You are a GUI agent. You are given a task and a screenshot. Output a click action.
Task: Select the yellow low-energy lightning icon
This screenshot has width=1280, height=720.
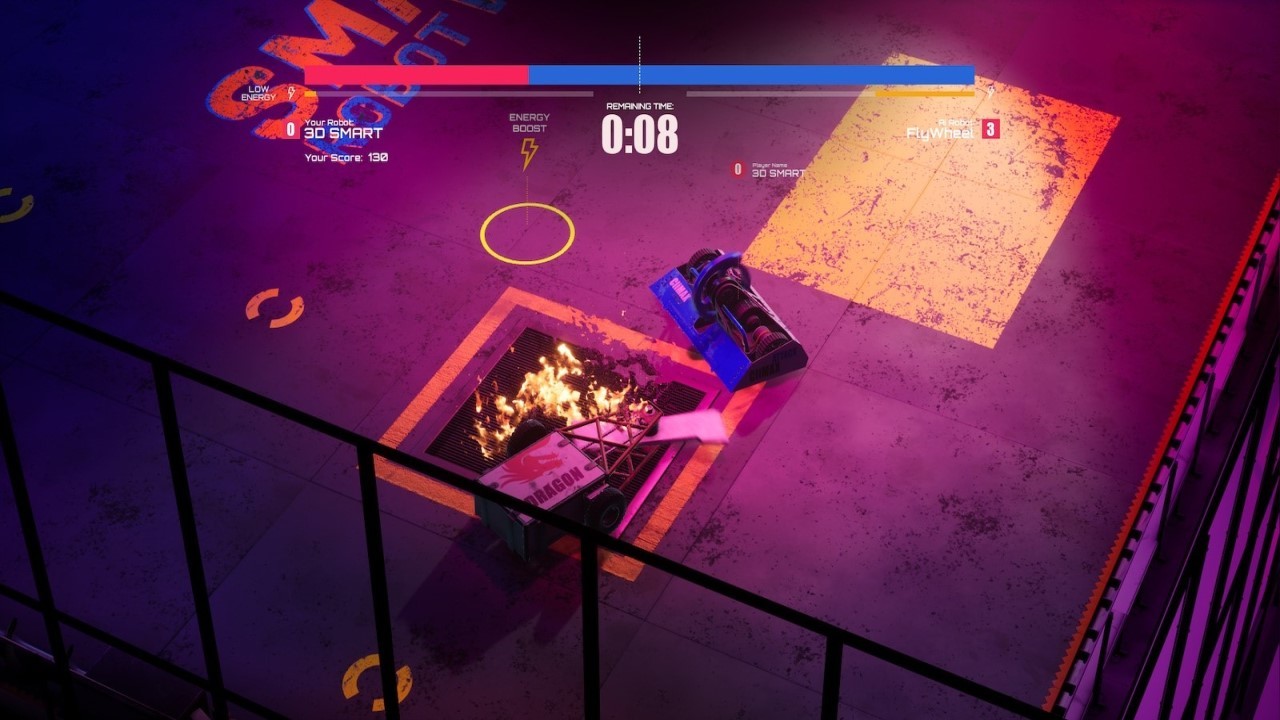290,91
